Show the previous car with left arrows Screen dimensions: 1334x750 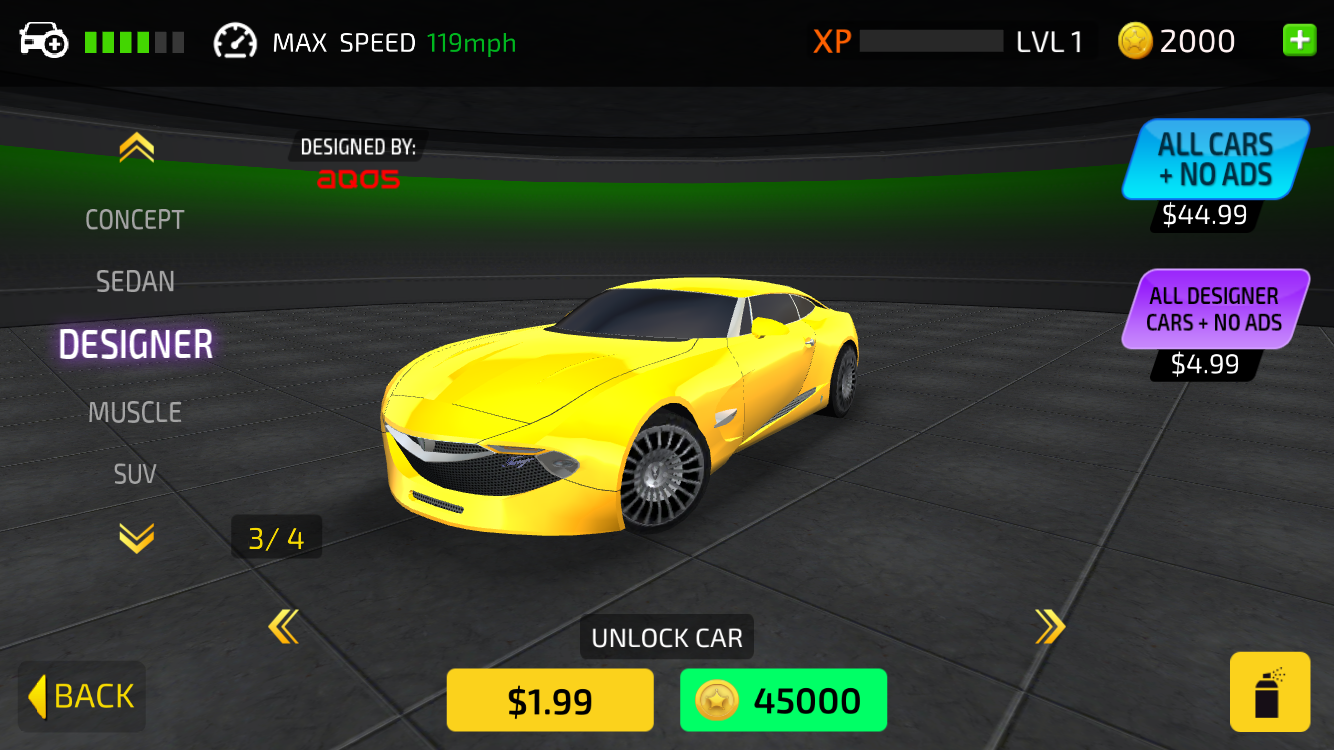[283, 627]
